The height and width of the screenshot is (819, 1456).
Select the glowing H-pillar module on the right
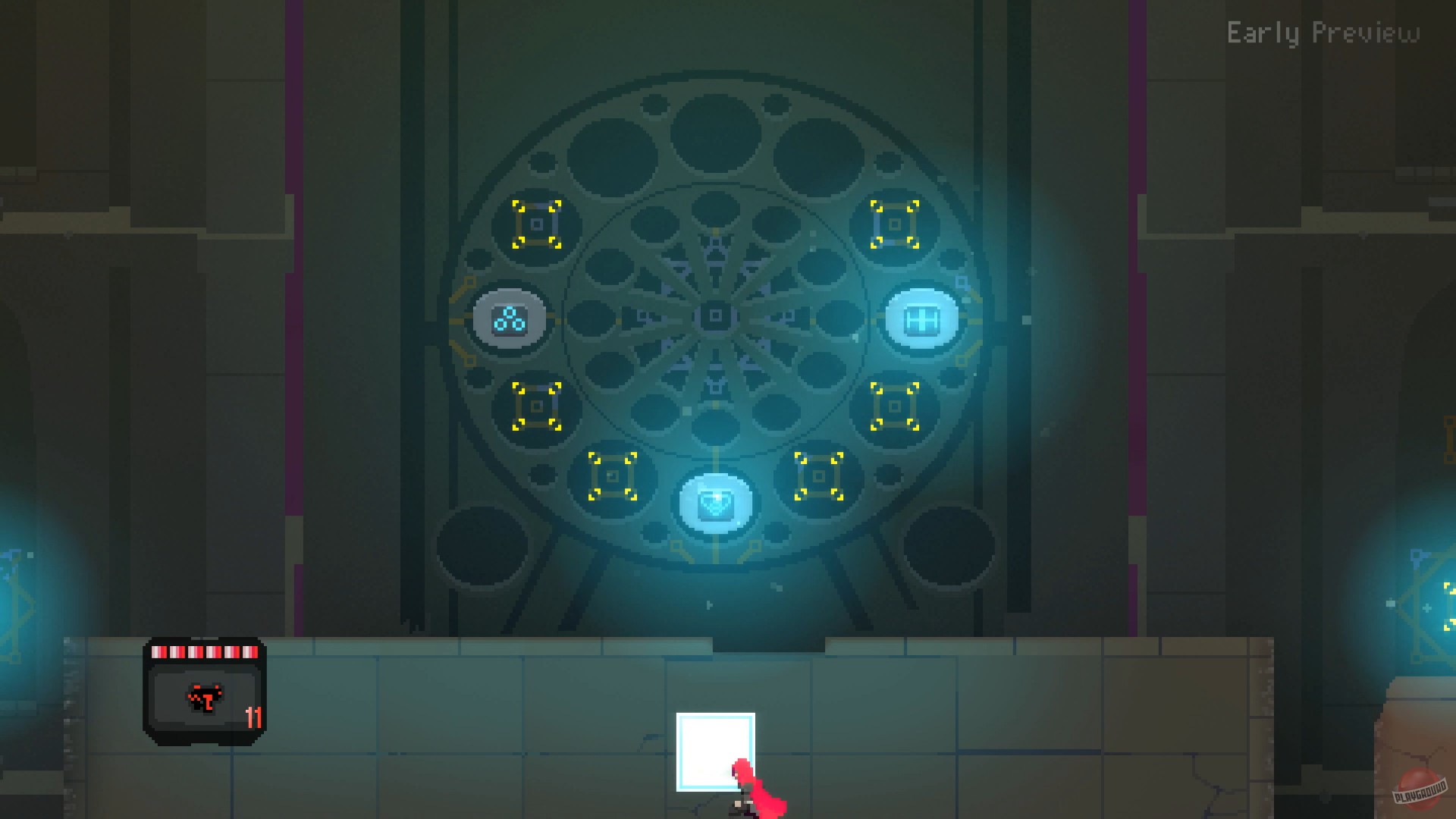921,318
